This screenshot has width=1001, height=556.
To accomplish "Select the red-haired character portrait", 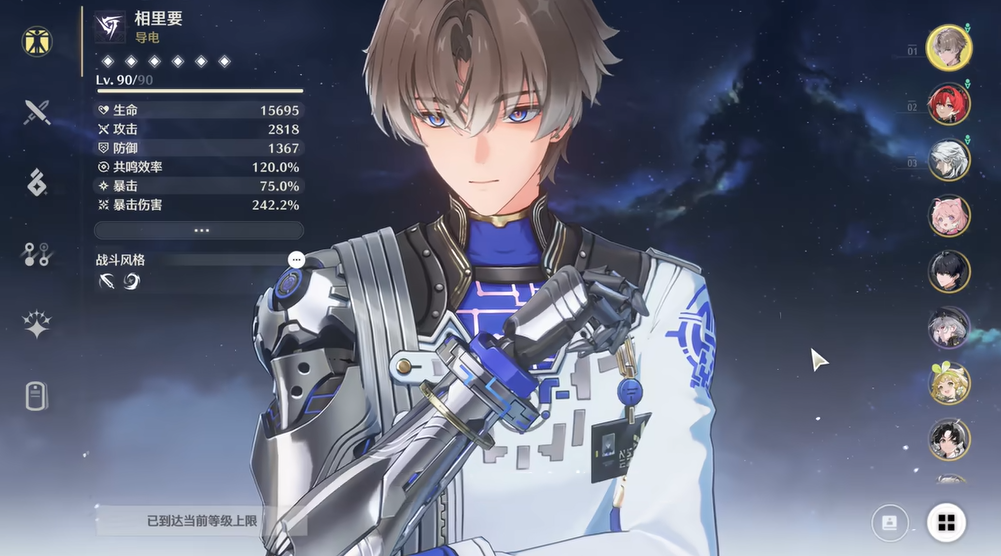I will (948, 104).
